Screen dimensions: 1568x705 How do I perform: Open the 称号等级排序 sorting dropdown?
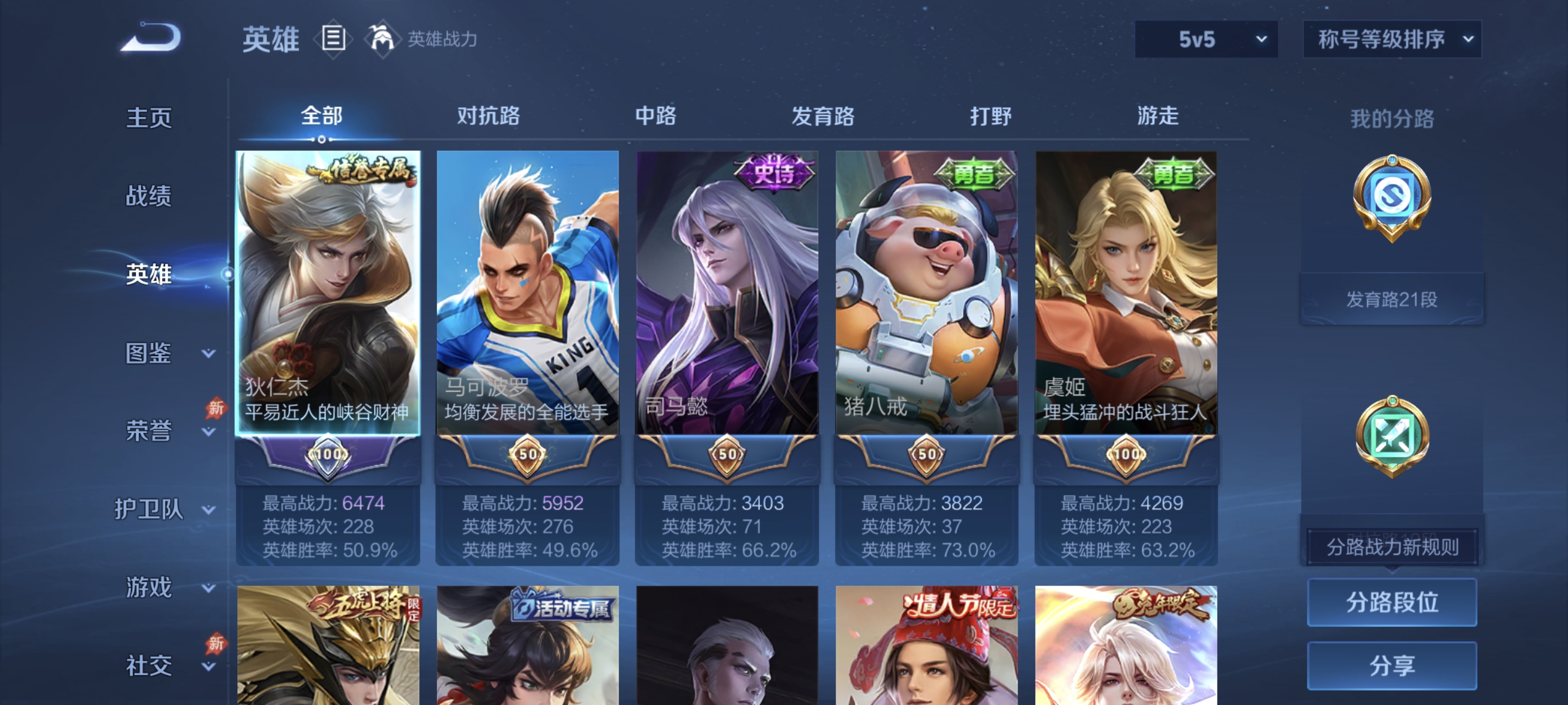coord(1391,38)
